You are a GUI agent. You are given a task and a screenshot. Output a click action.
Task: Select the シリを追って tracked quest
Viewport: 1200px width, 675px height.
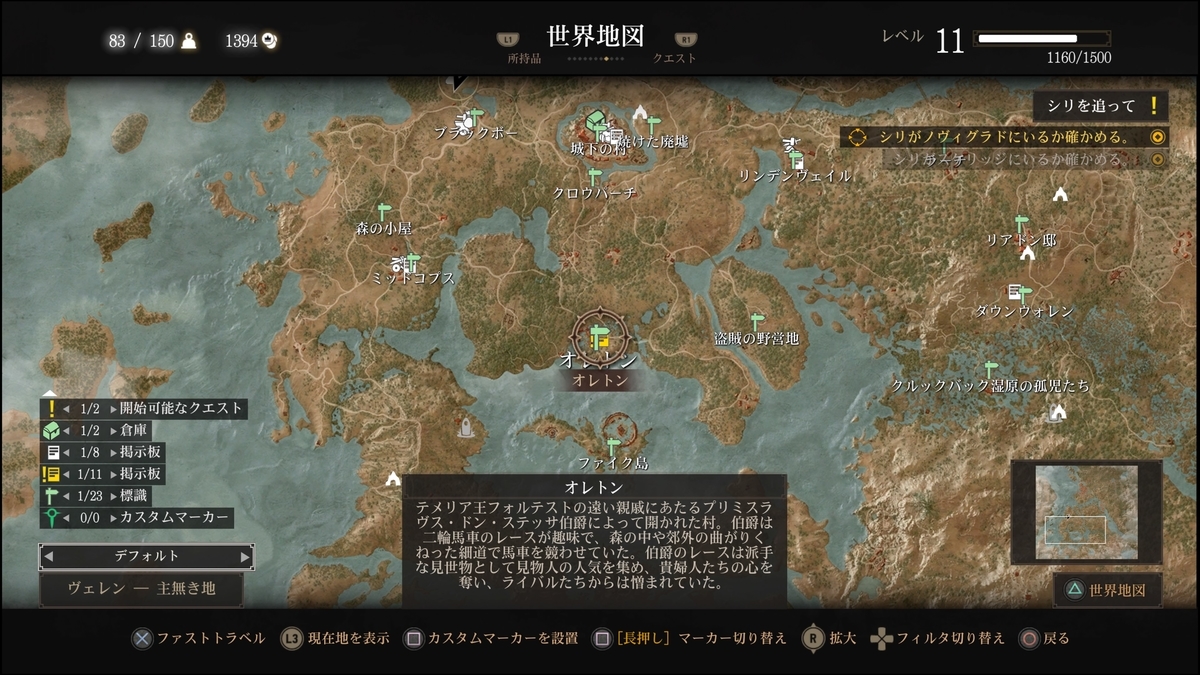(x=1100, y=106)
